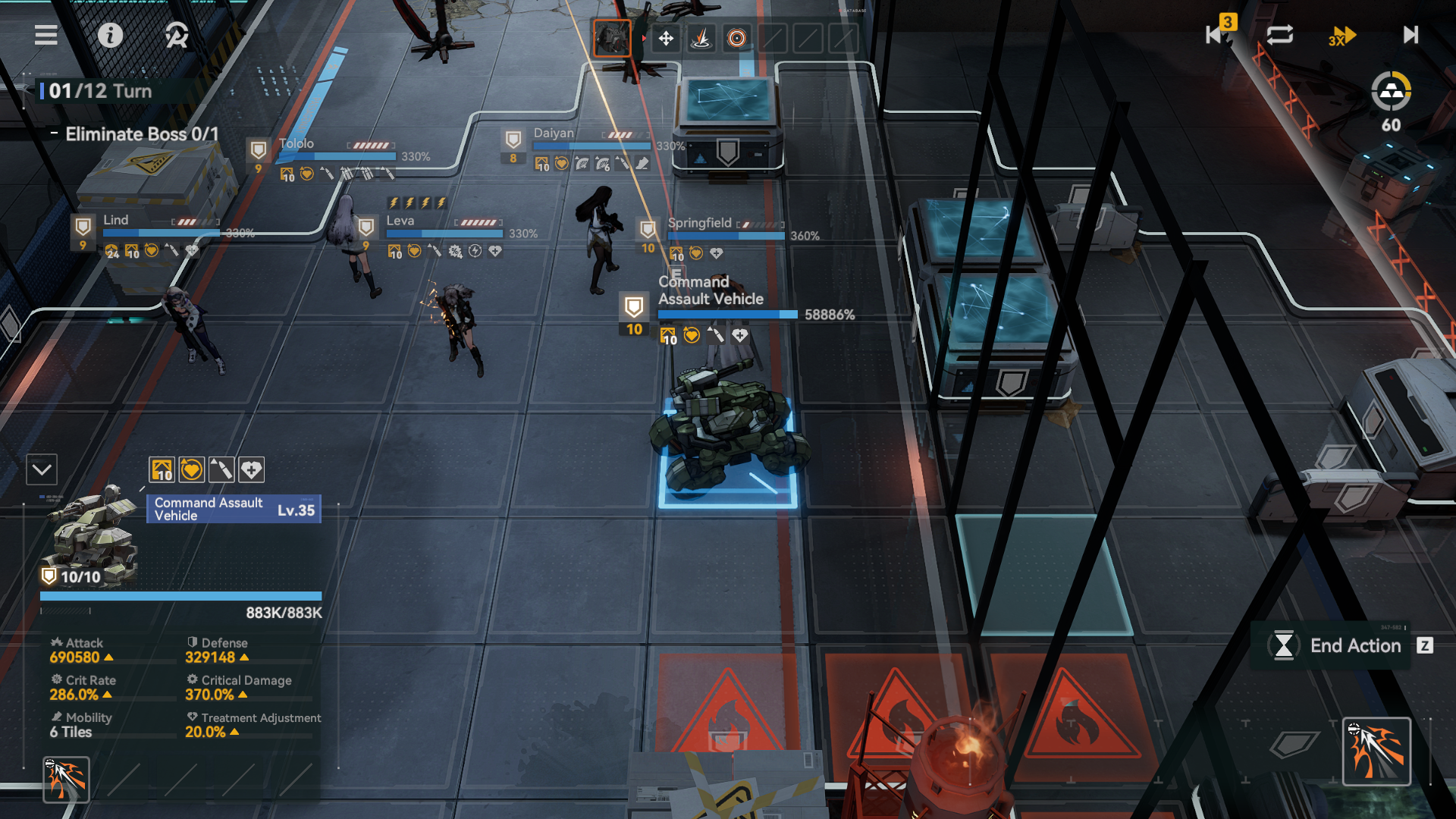
Task: Inspect the healing plus heart buff icon
Action: click(251, 470)
